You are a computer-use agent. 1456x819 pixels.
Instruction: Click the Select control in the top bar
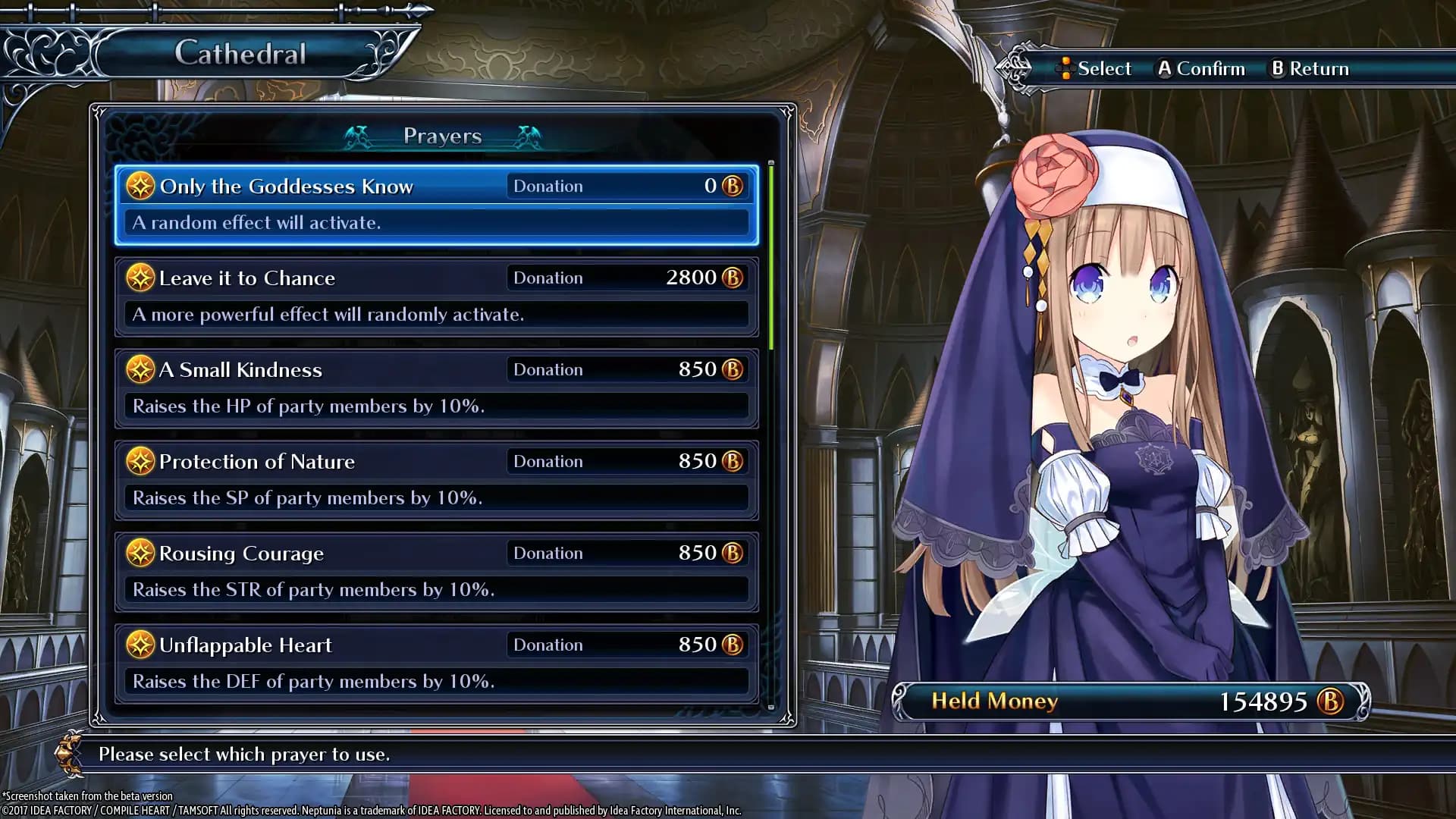tap(1094, 68)
